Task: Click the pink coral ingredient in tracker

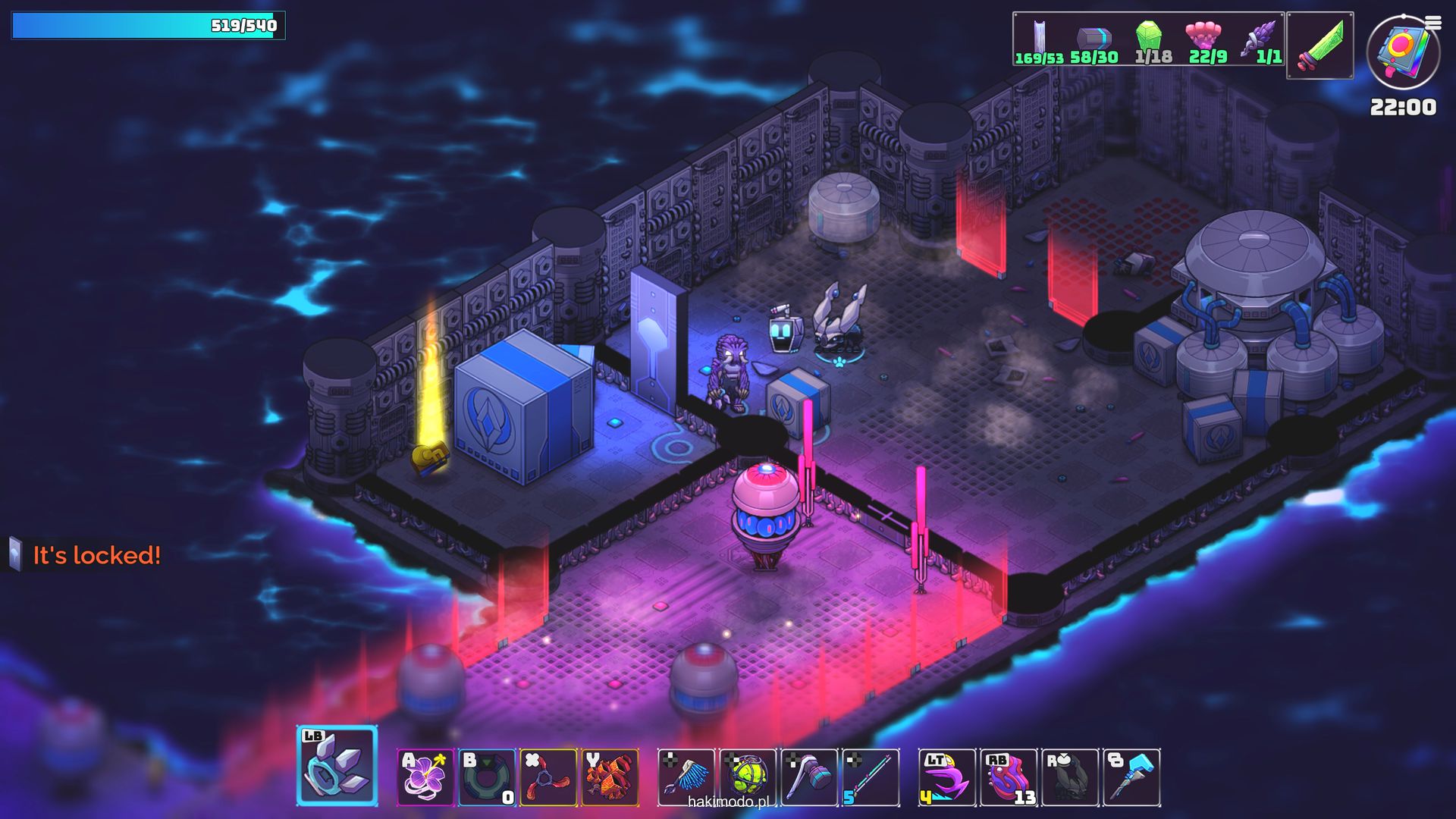Action: tap(1204, 38)
